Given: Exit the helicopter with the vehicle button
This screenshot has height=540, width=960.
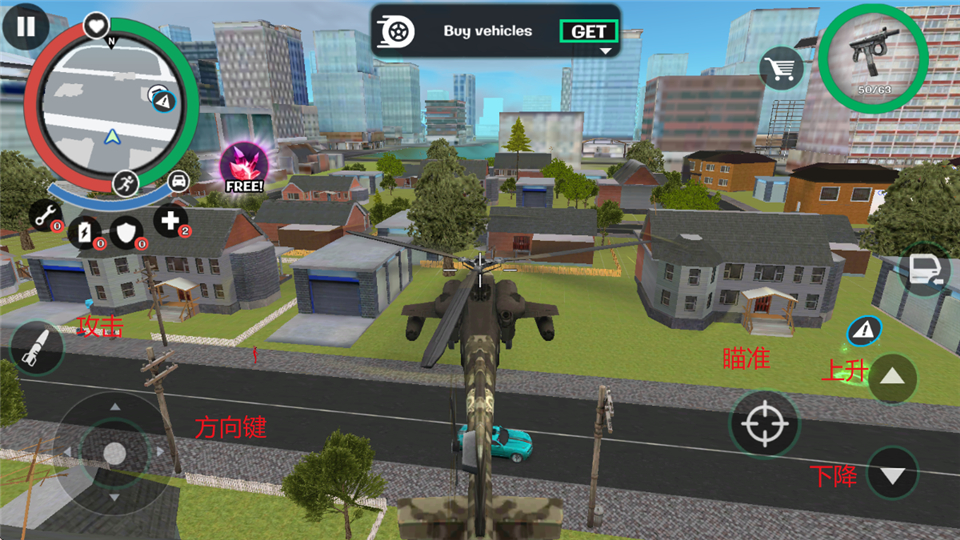Looking at the screenshot, I should (x=922, y=272).
